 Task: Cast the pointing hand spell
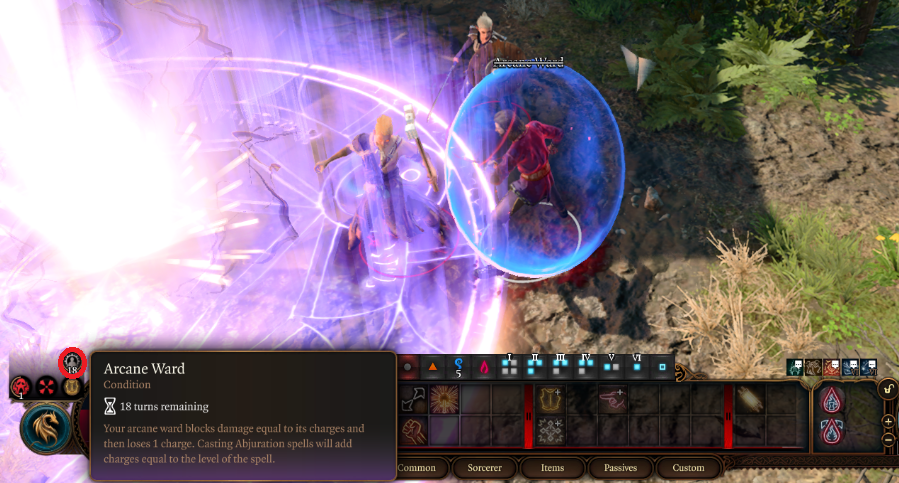coord(613,400)
